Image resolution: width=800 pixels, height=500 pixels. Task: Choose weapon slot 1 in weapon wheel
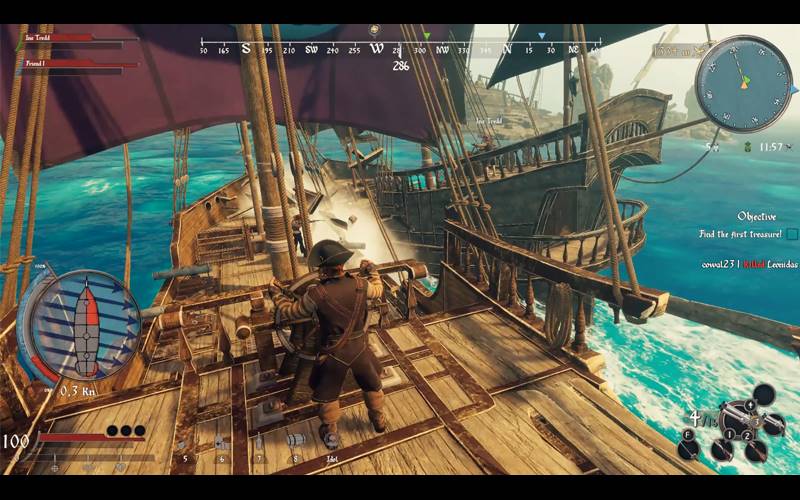click(x=730, y=434)
